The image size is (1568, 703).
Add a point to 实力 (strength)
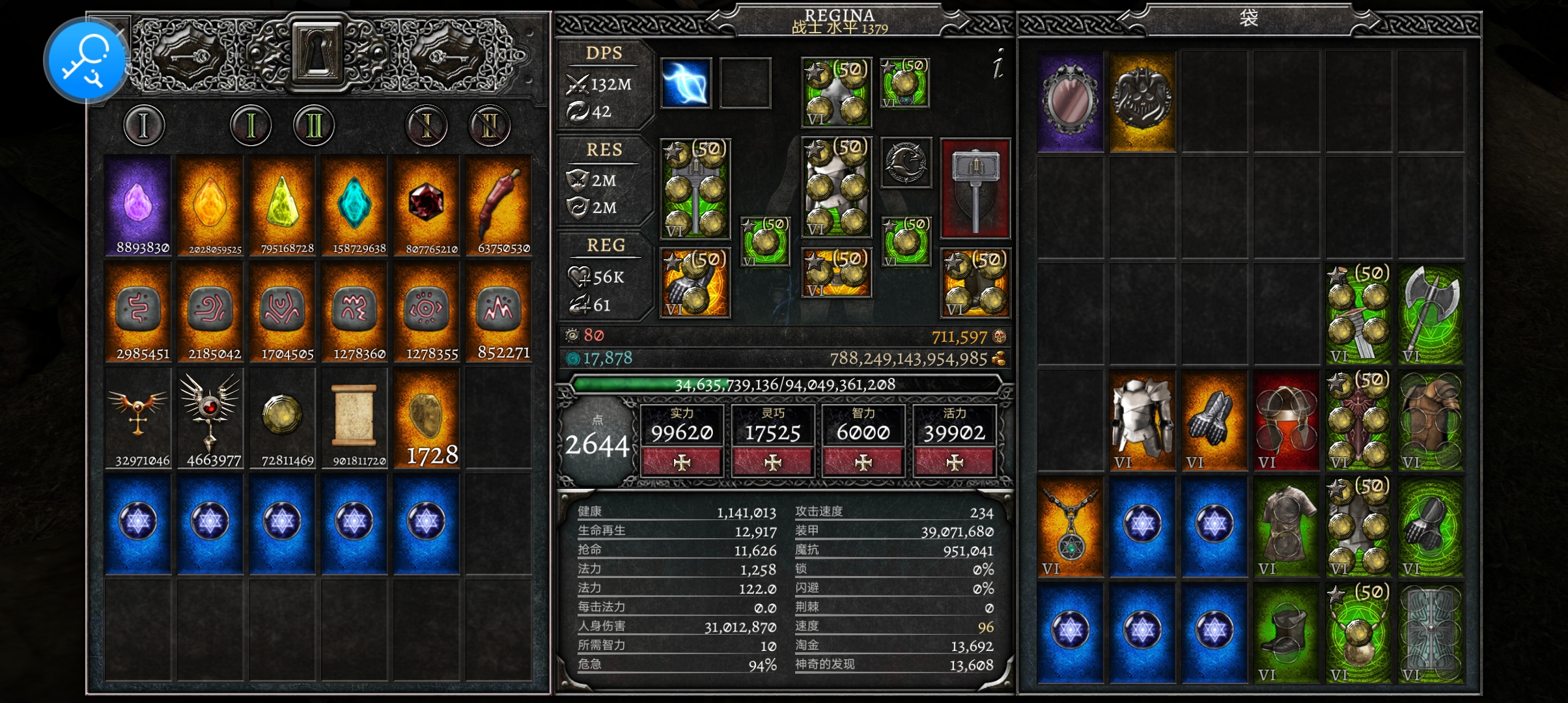point(681,463)
